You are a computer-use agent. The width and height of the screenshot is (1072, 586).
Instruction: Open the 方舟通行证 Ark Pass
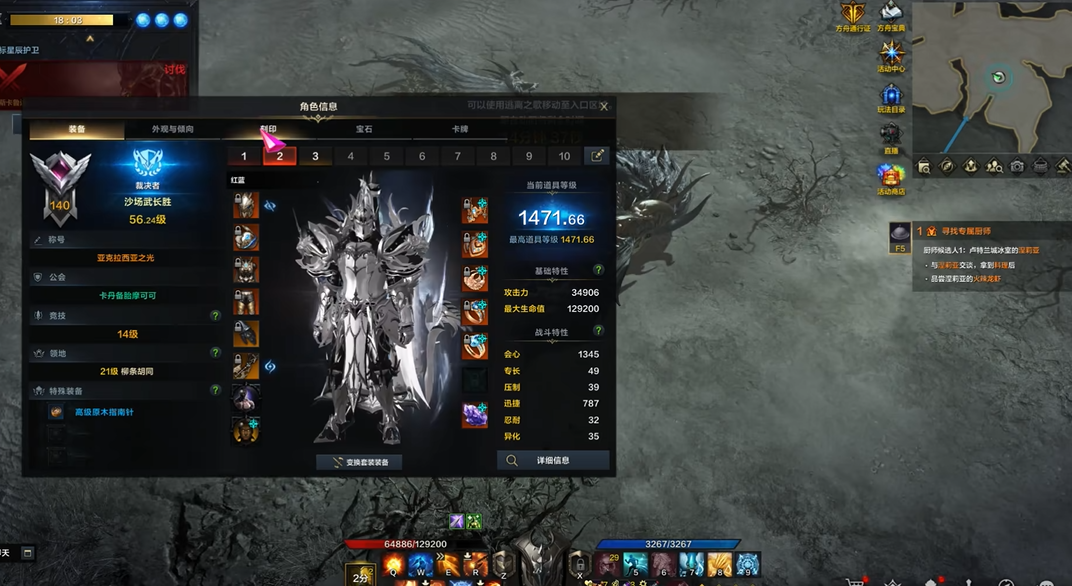[x=854, y=15]
